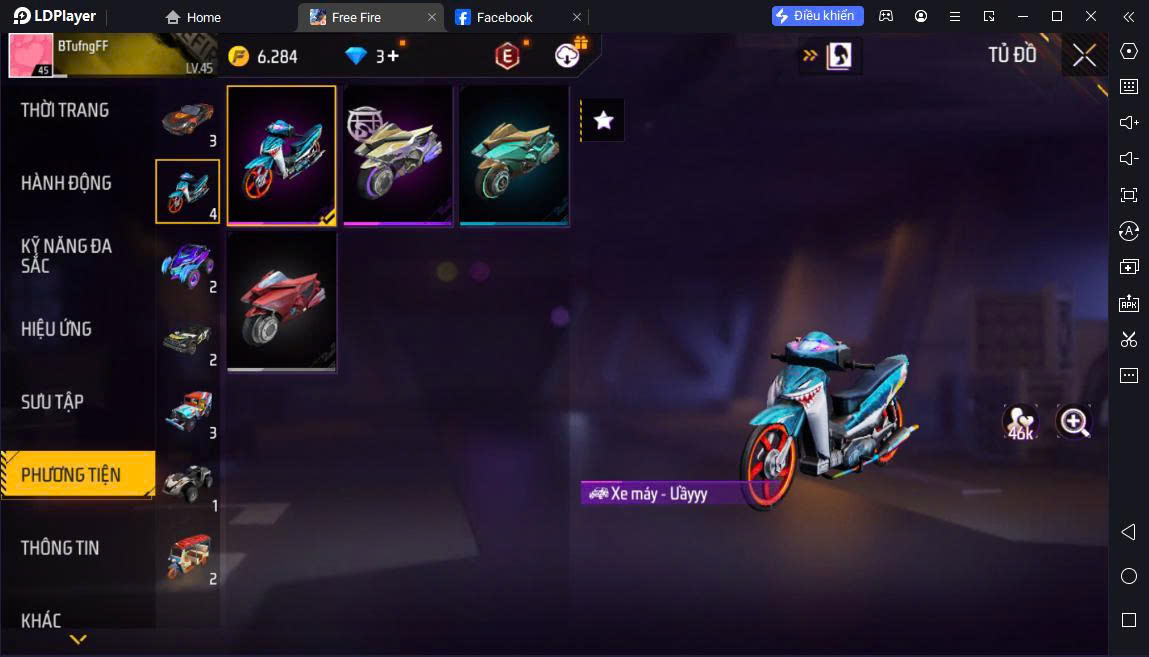Open the THÔNG TIN tab

pyautogui.click(x=60, y=548)
